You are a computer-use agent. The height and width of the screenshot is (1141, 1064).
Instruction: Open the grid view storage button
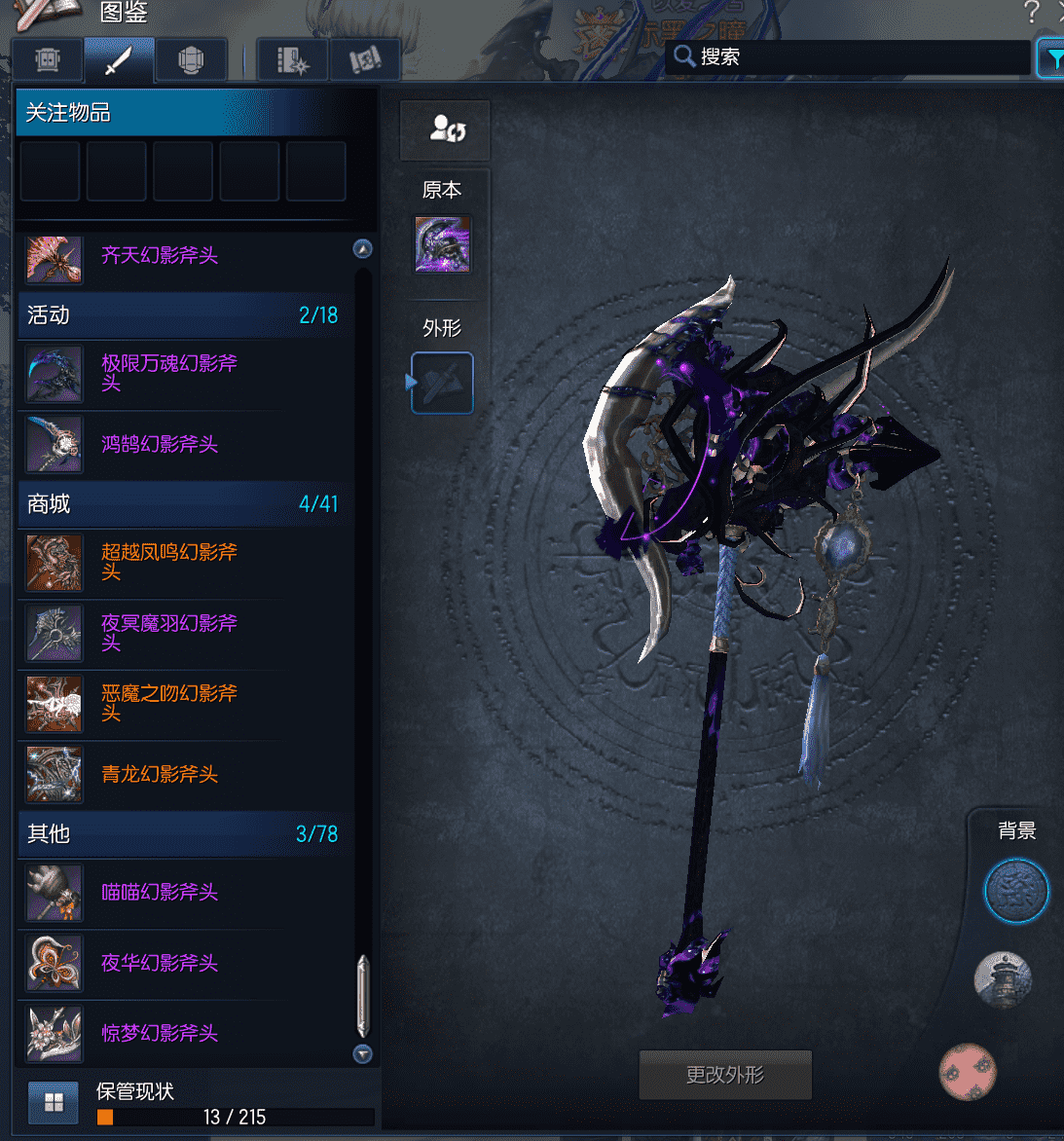pyautogui.click(x=54, y=1102)
